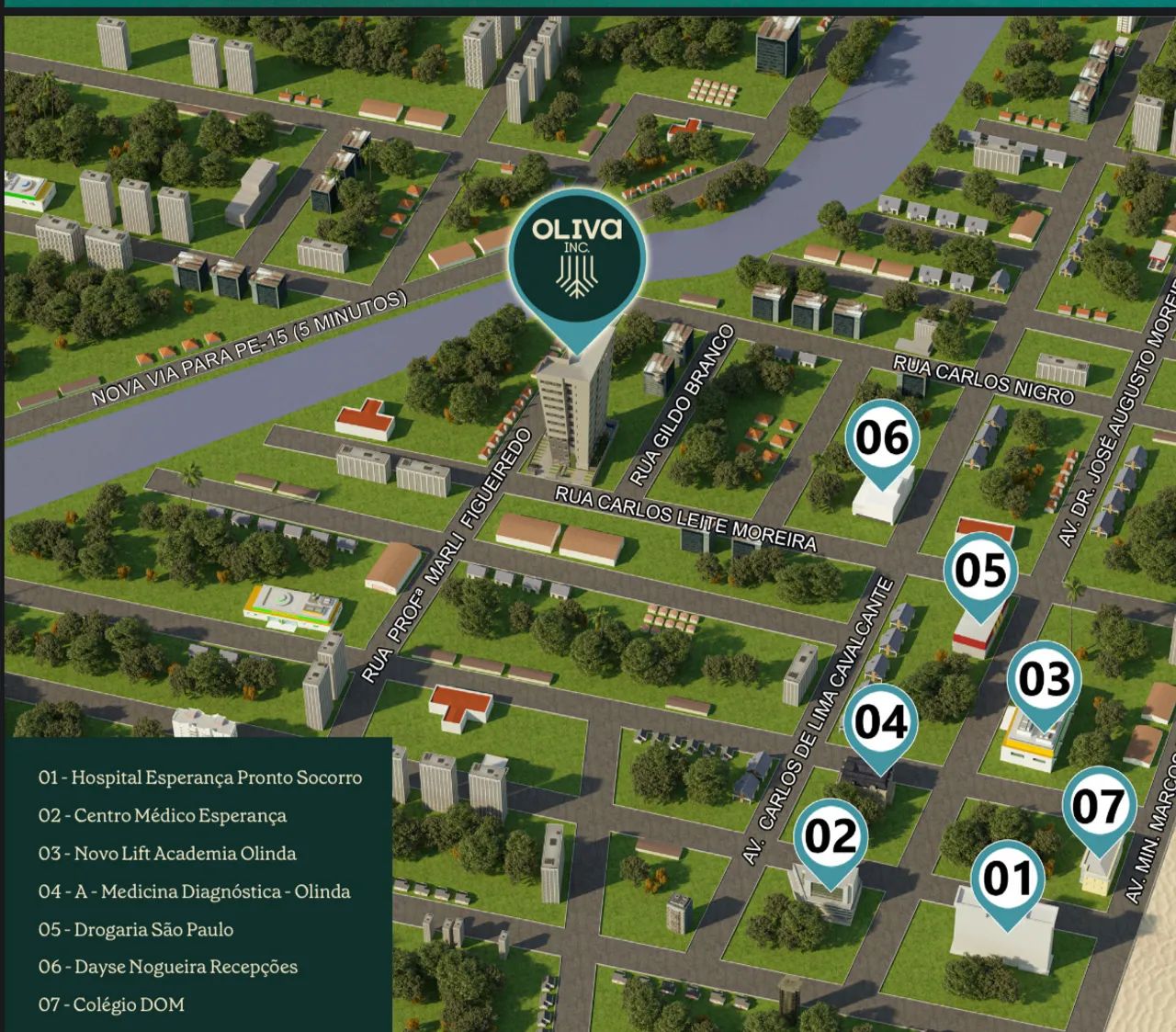This screenshot has height=1032, width=1176.
Task: Choose map marker 04
Action: click(x=880, y=722)
